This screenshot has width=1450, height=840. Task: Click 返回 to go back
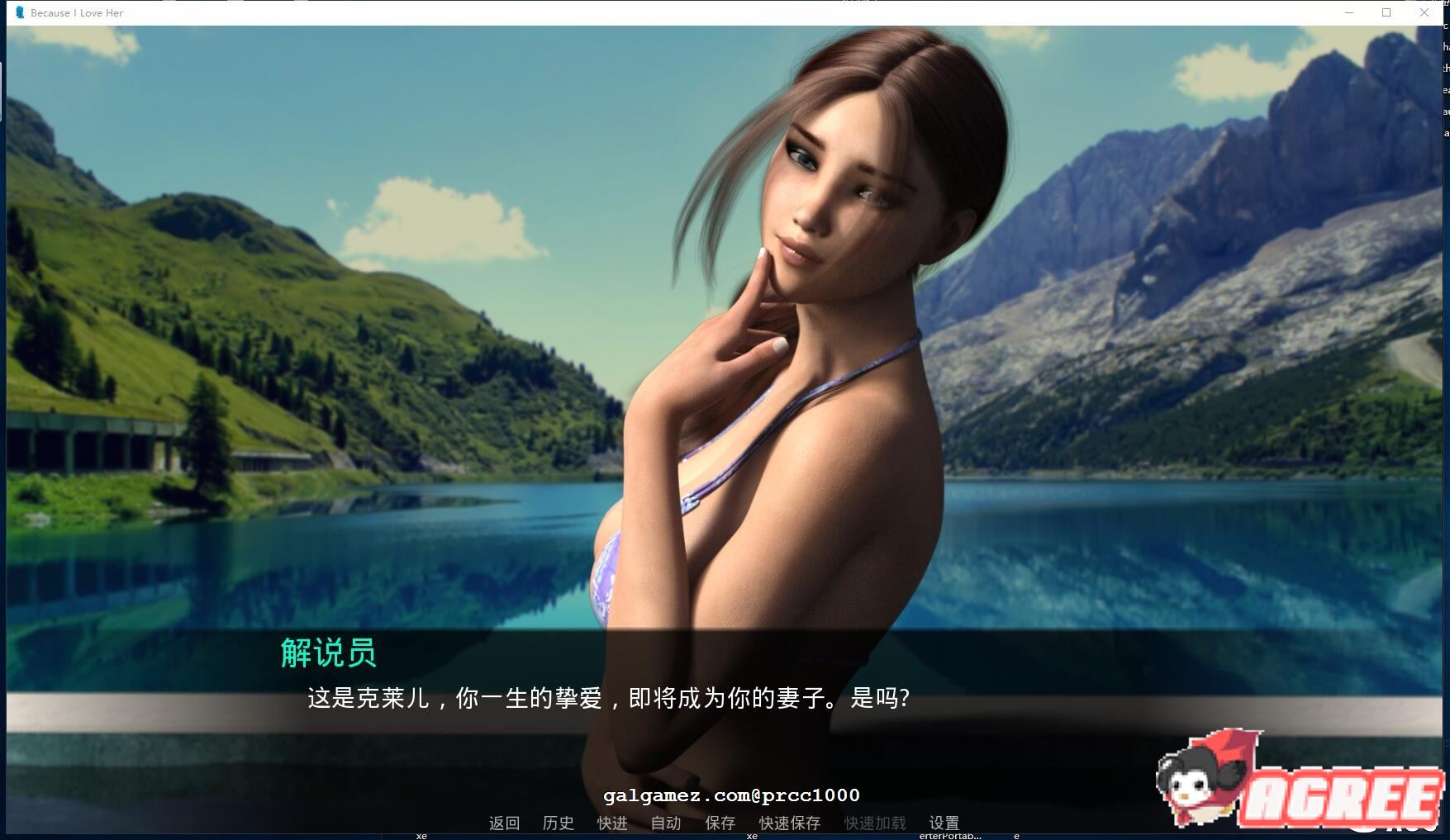point(503,823)
